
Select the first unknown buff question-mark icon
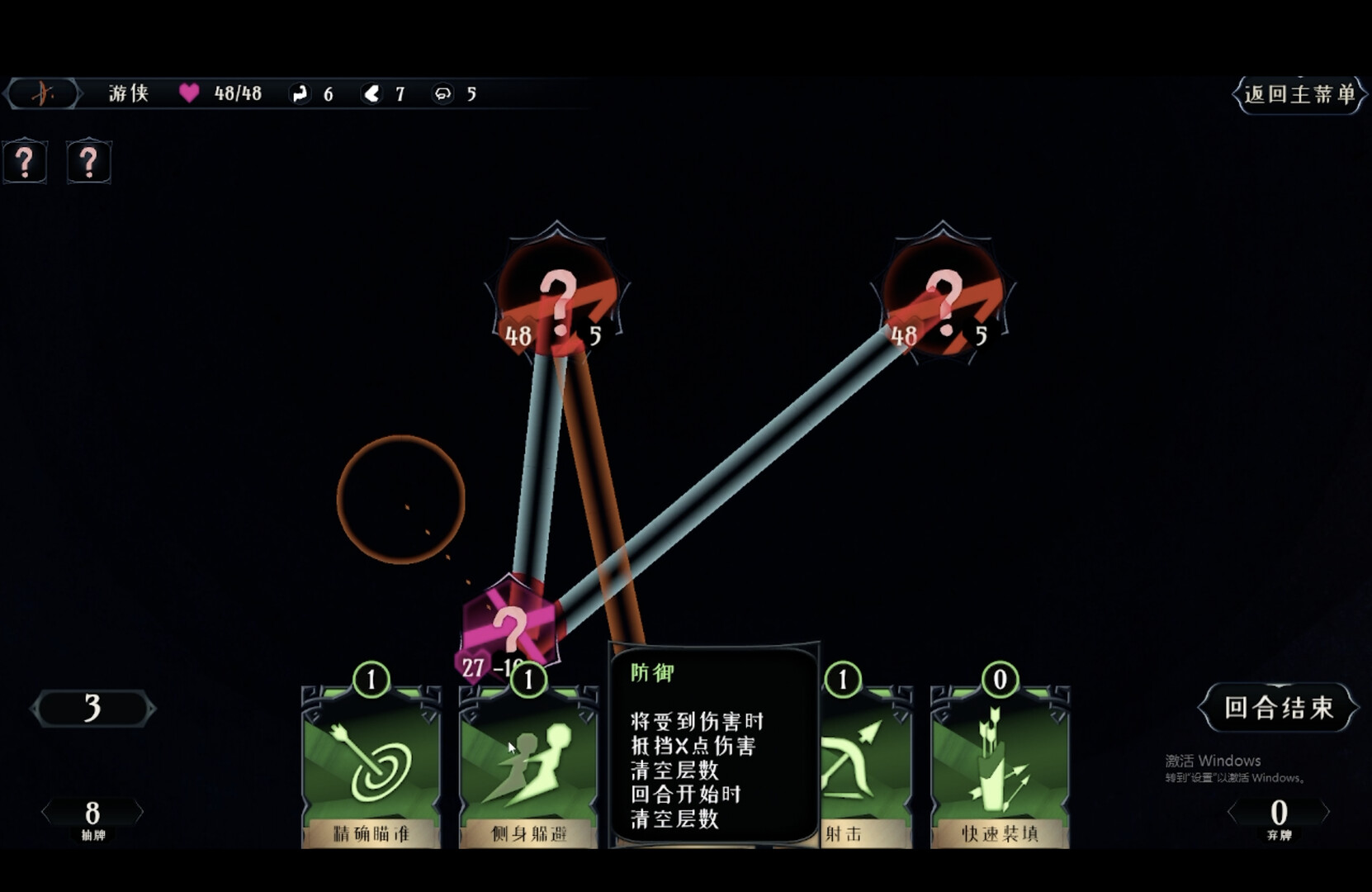(25, 162)
